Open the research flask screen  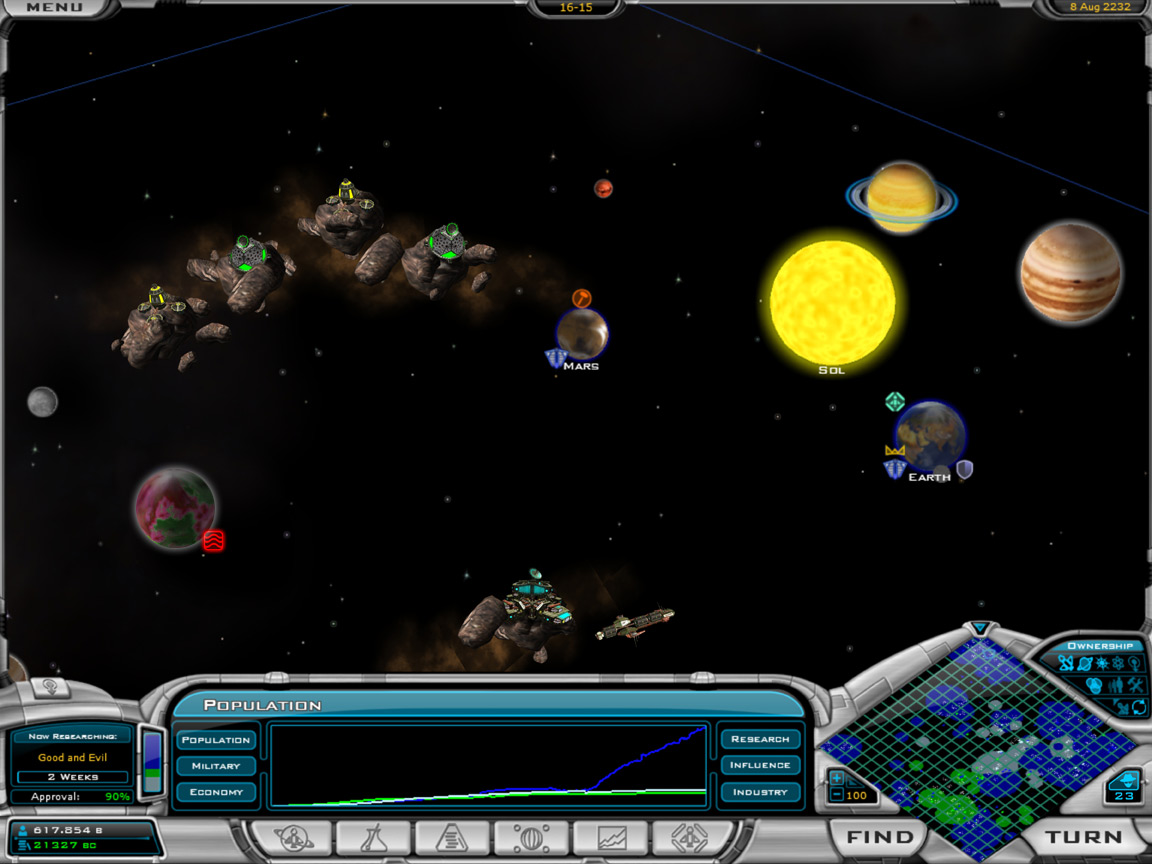click(x=372, y=838)
